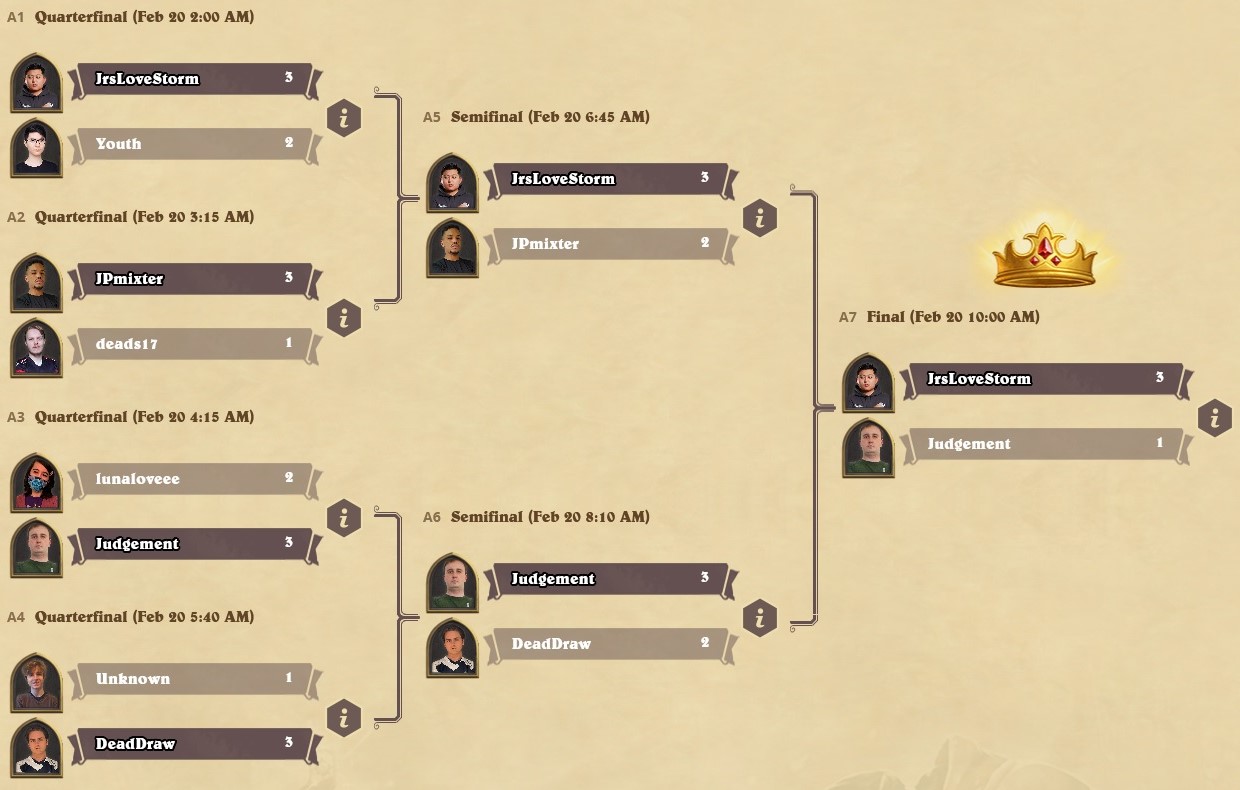Open match info for Quarterfinal A1

344,119
